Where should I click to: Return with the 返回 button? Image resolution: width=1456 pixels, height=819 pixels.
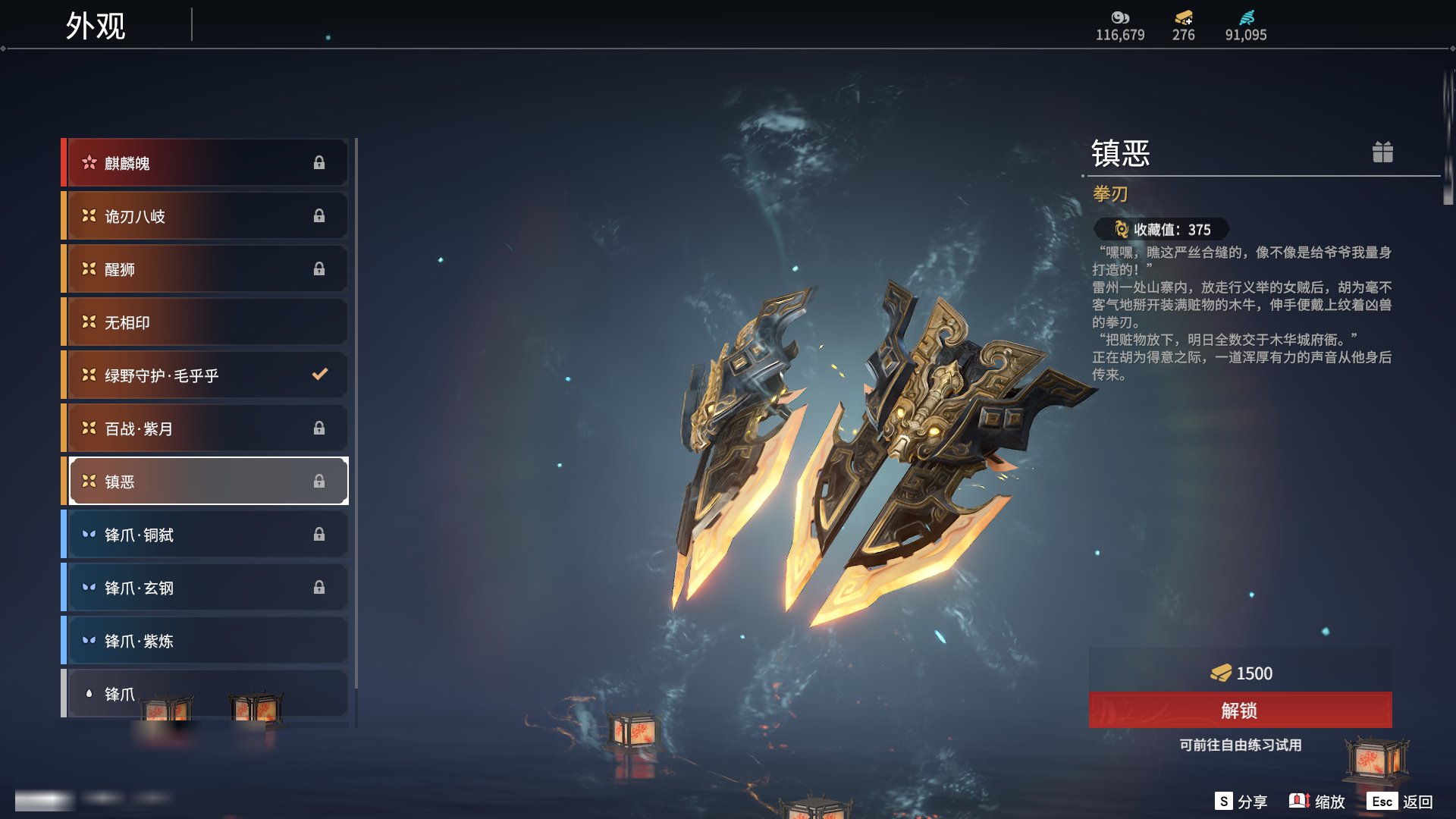point(1400,802)
